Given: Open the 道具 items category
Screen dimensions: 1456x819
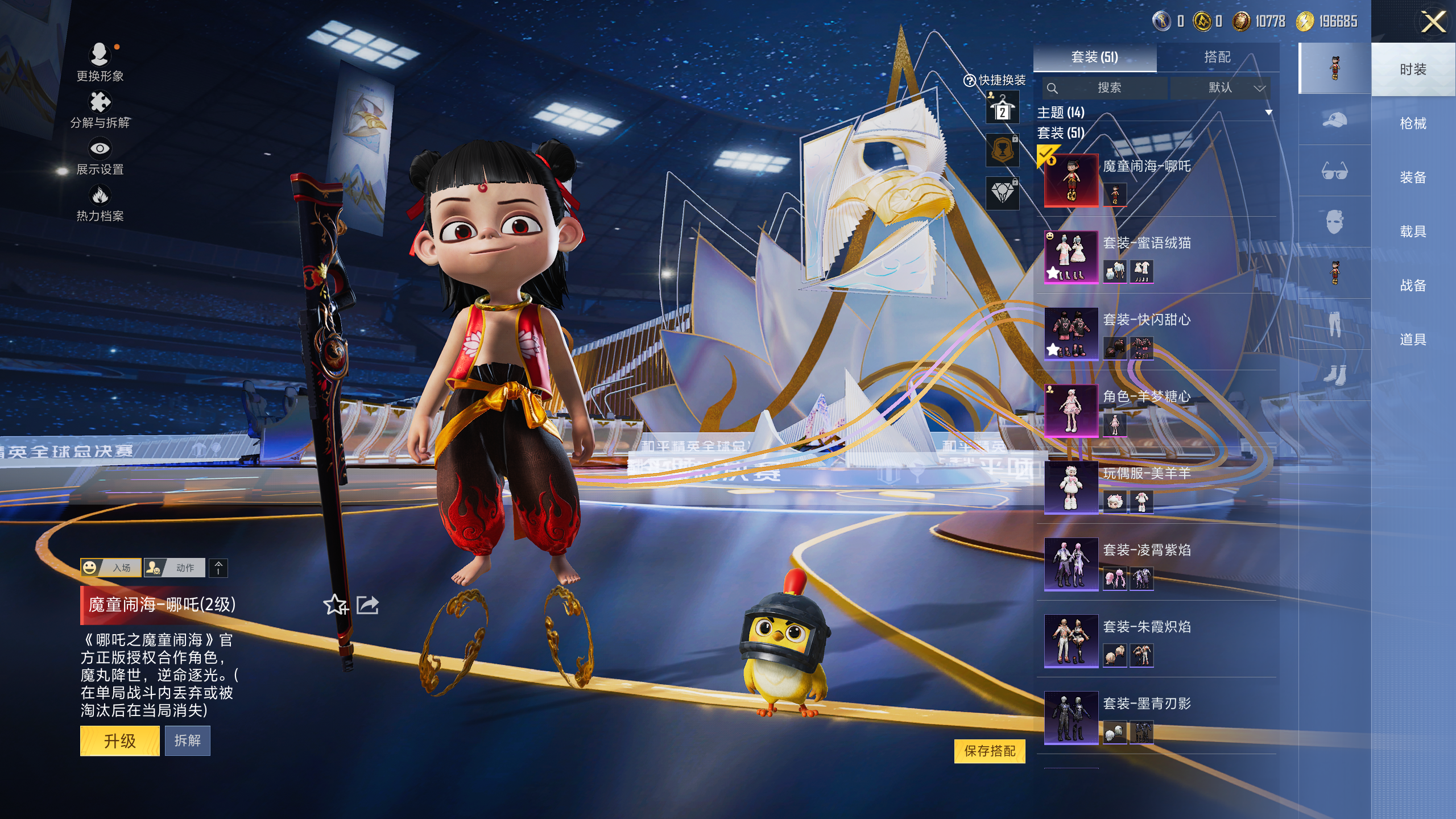Looking at the screenshot, I should click(x=1413, y=340).
